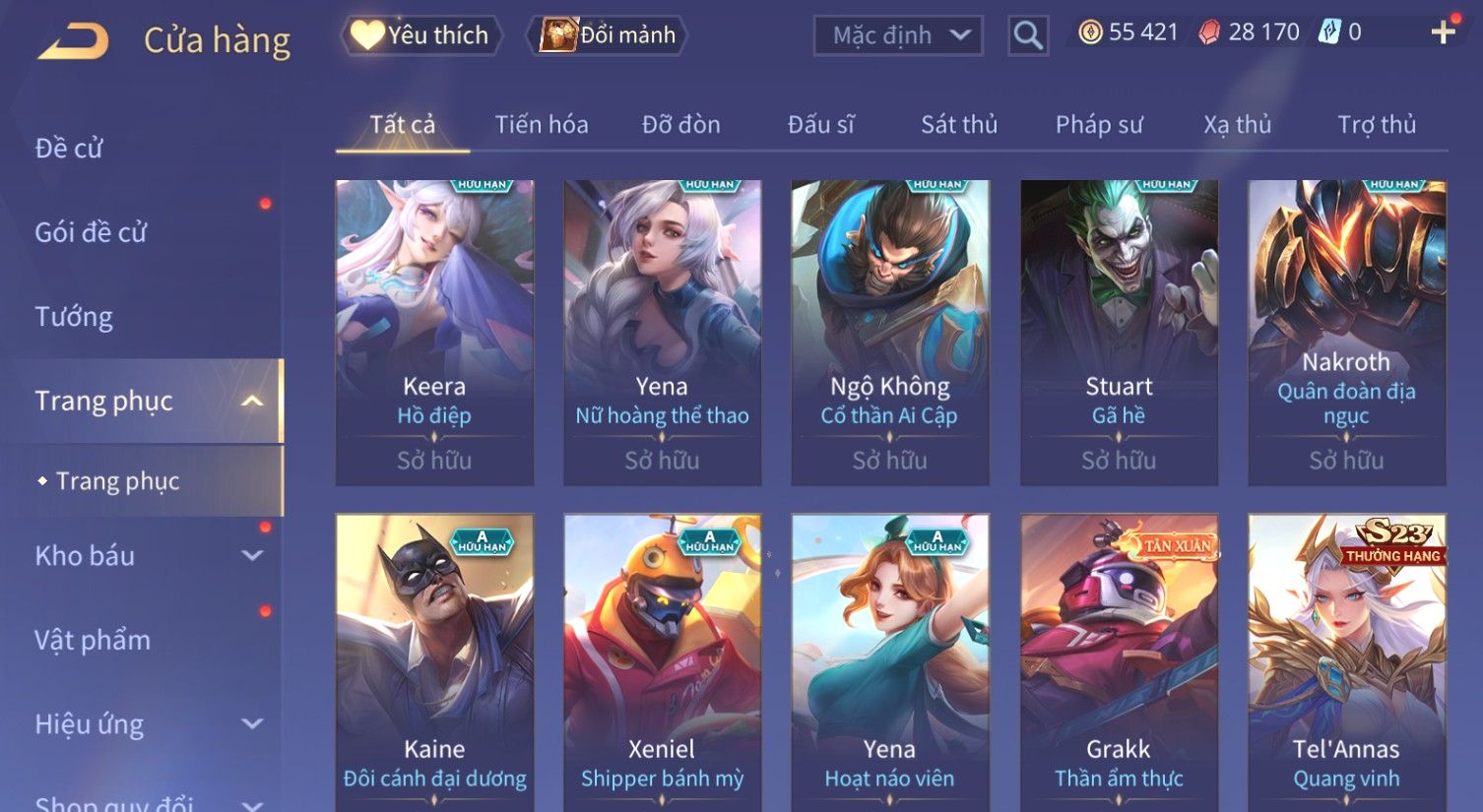Open the Ngộ Không Cổ thần Ai Cập skin
Image resolution: width=1483 pixels, height=812 pixels.
[x=889, y=332]
